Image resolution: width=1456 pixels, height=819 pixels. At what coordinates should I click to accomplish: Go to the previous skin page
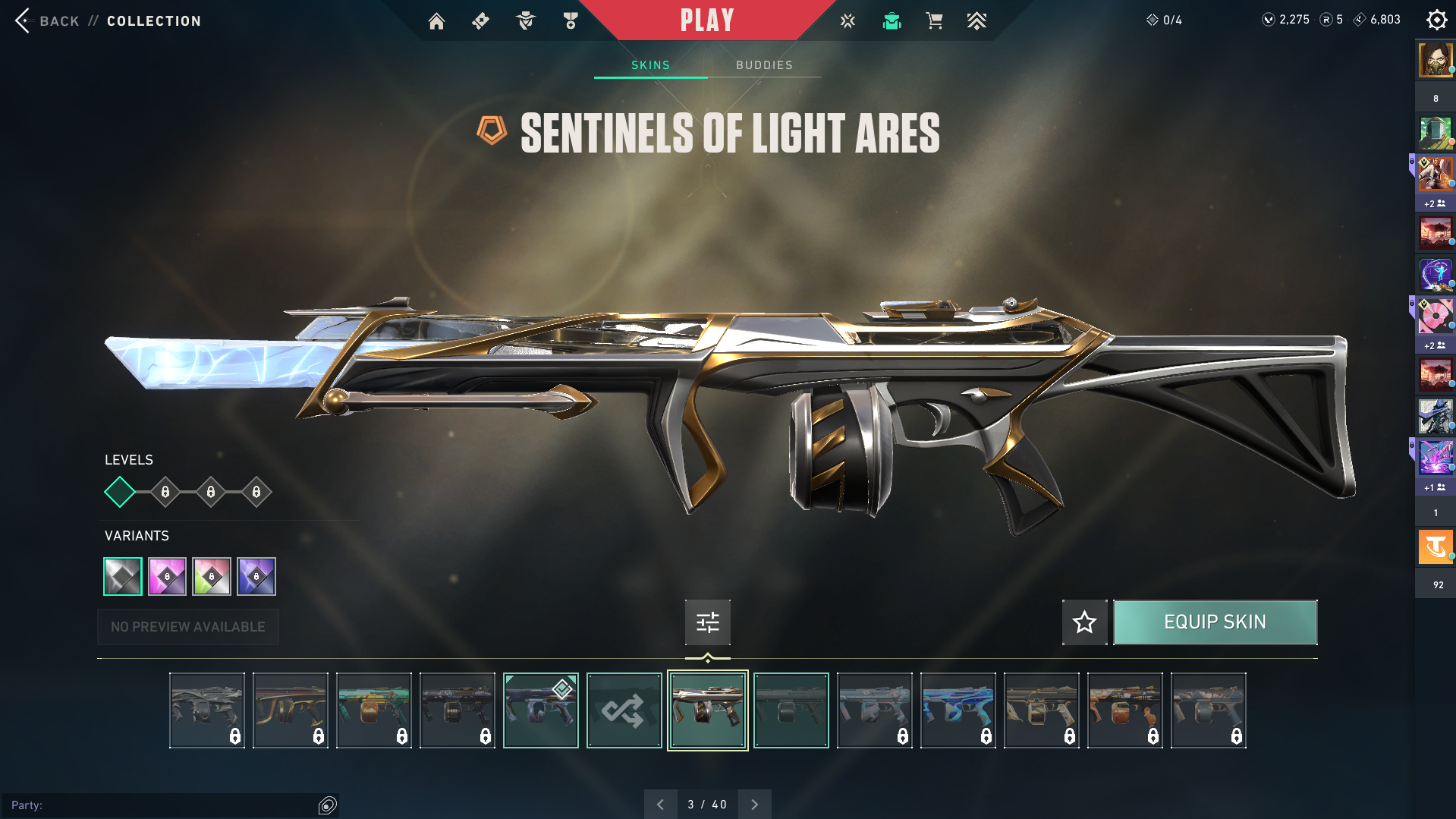[x=660, y=805]
